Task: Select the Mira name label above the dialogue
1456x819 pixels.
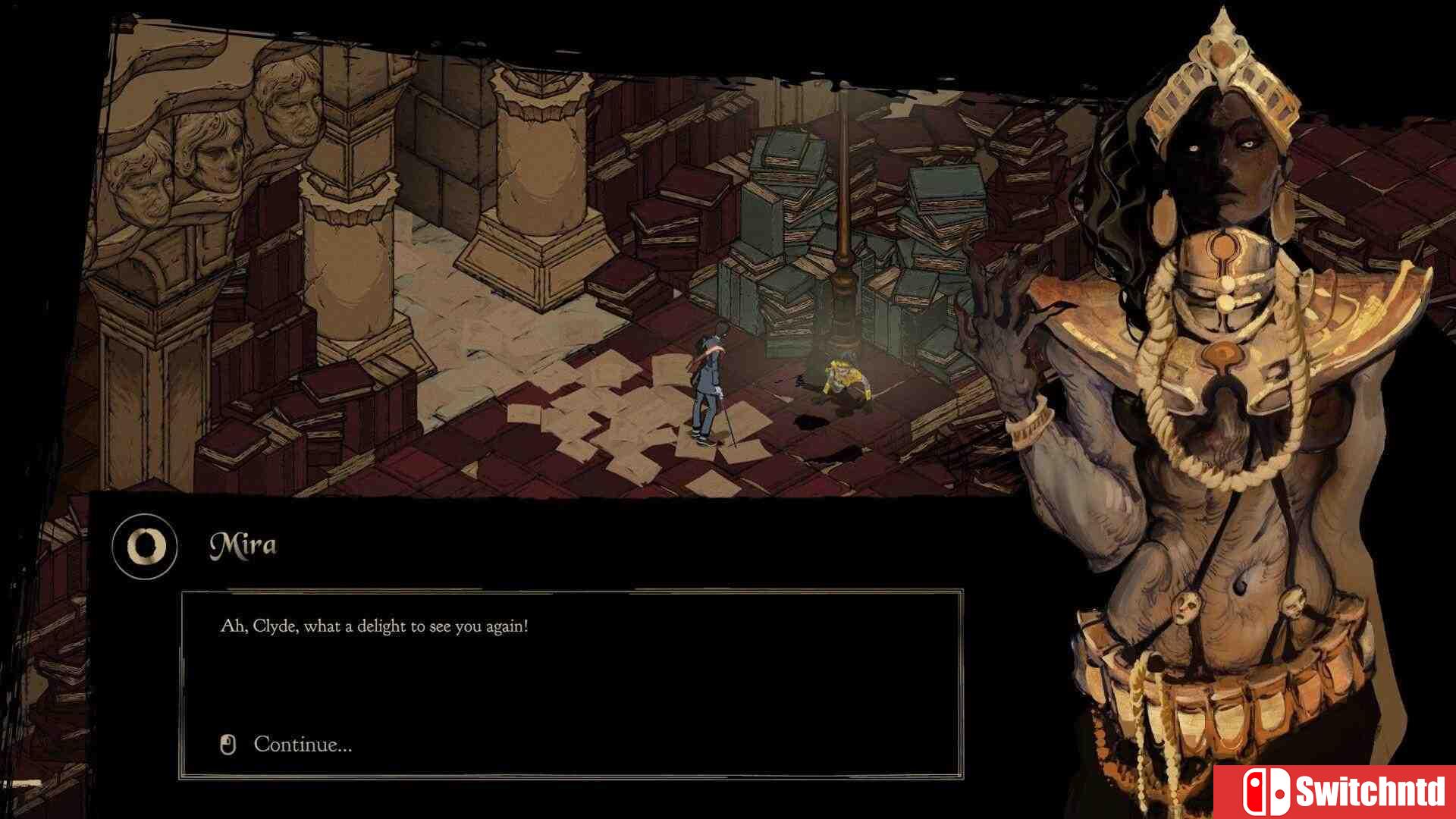Action: tap(243, 543)
